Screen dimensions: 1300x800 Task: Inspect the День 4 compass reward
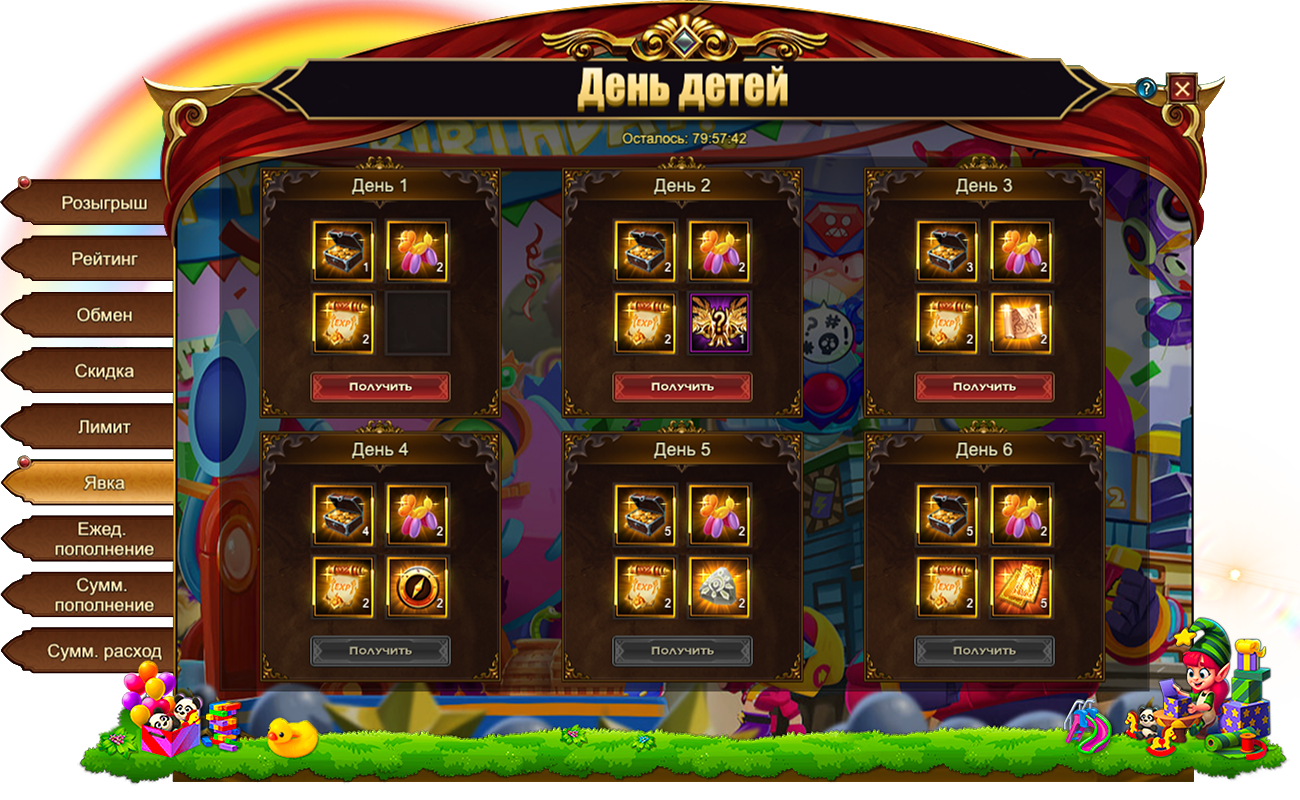pos(417,587)
